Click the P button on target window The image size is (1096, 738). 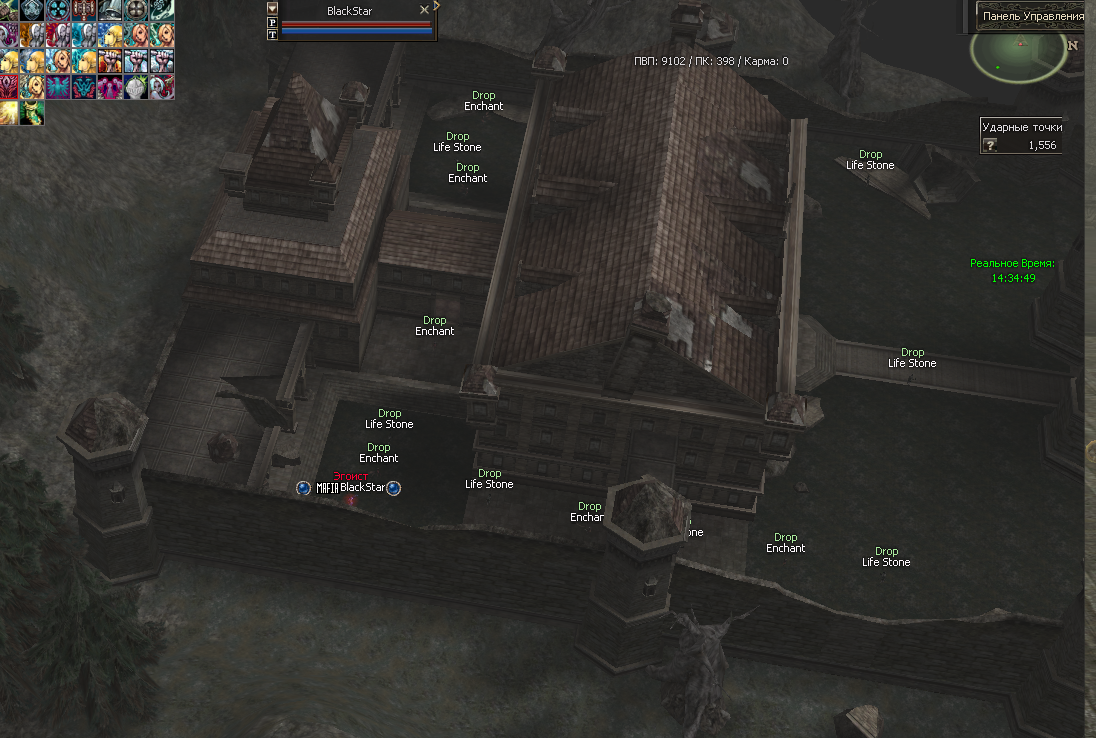pos(272,22)
